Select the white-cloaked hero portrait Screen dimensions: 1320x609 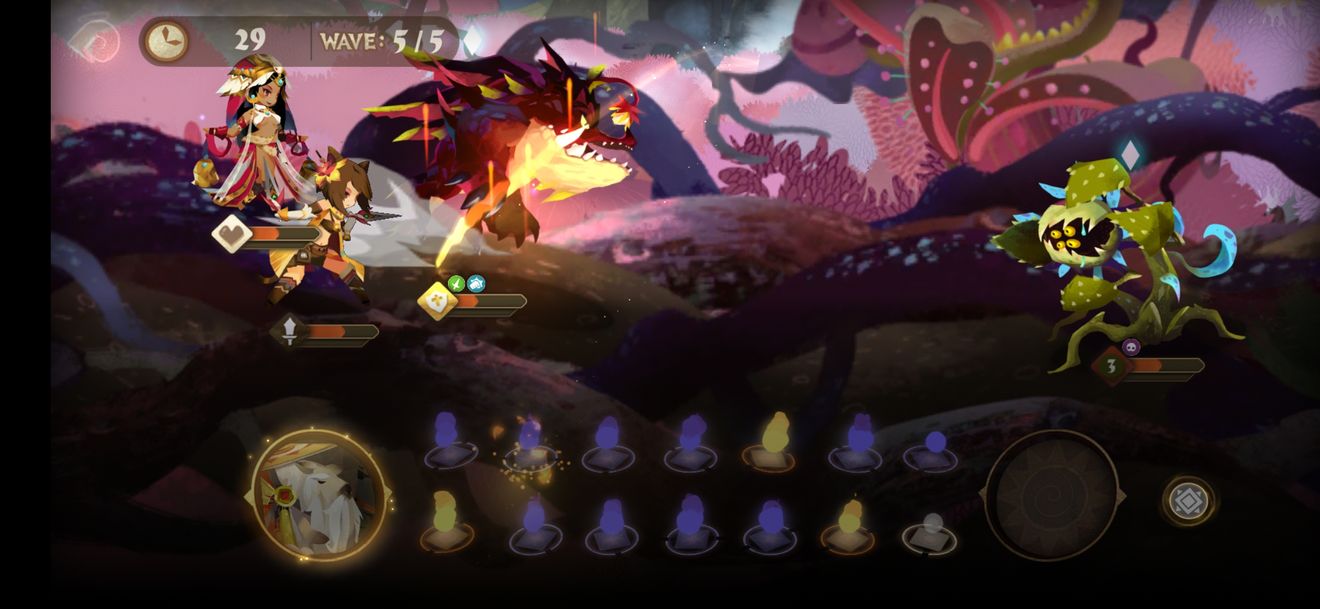[319, 495]
